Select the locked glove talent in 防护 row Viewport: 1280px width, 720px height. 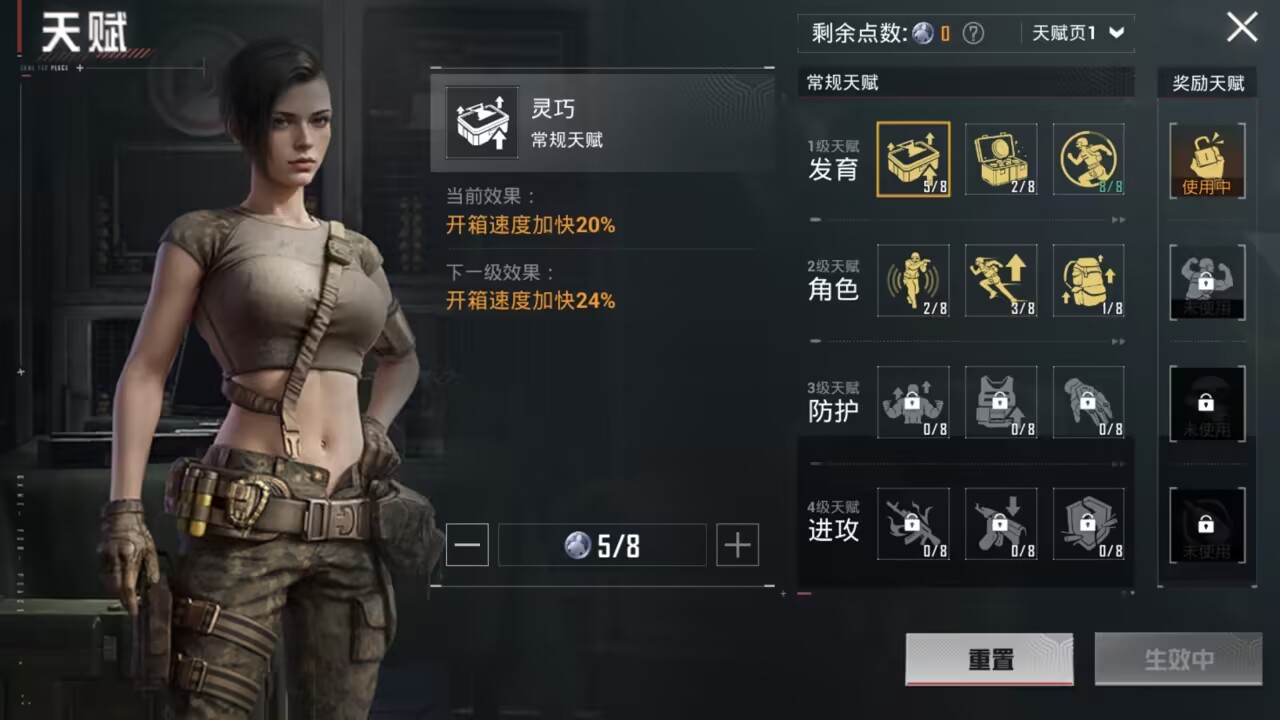1088,403
